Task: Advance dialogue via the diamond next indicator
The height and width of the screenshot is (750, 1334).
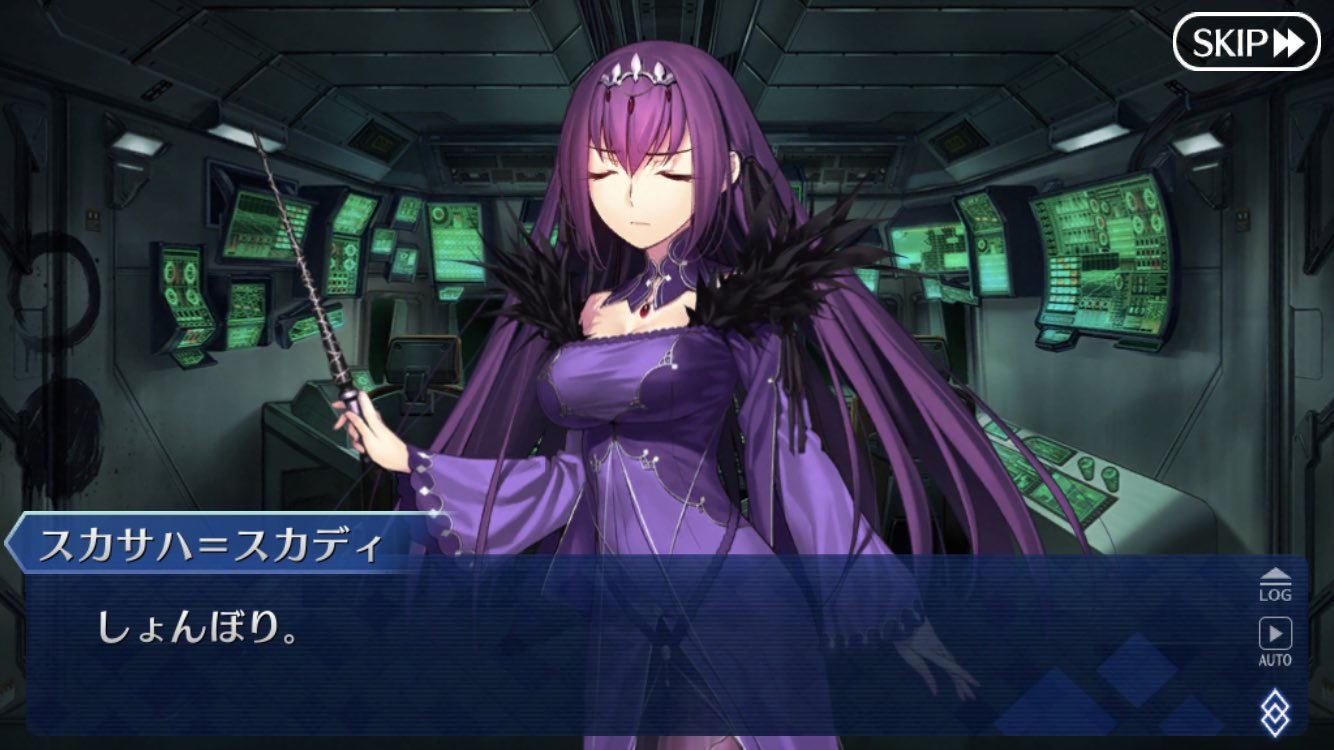Action: coord(1274,711)
